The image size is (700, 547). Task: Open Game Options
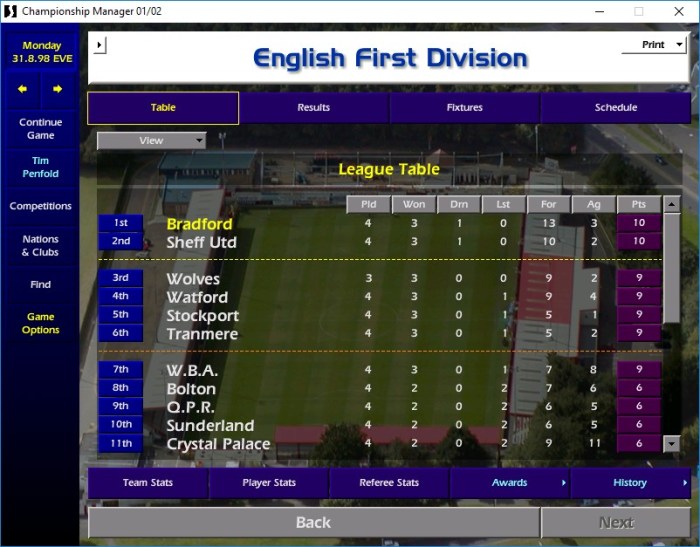(x=40, y=323)
